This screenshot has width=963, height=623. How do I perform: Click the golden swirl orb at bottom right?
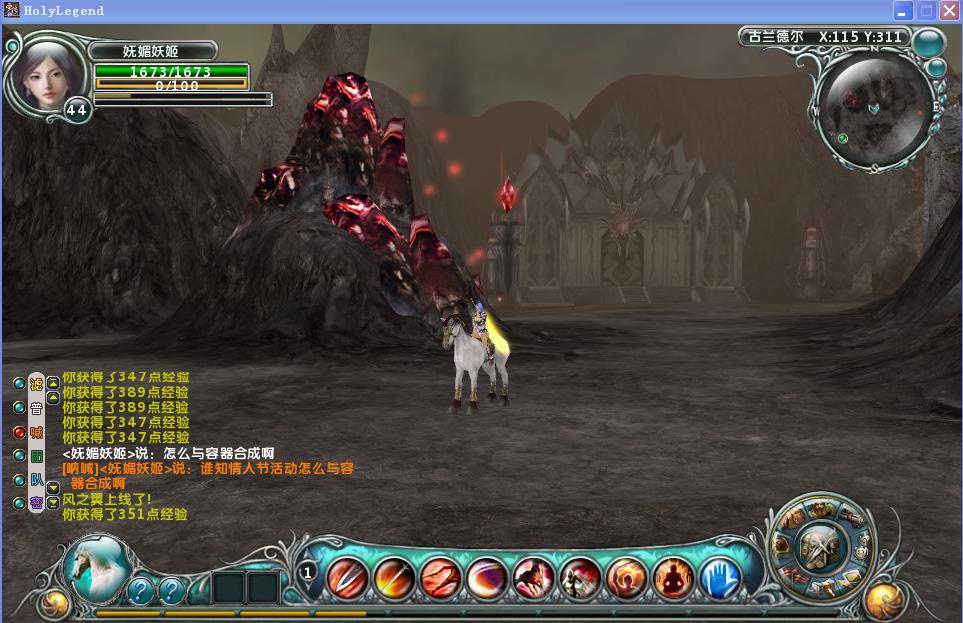(884, 602)
